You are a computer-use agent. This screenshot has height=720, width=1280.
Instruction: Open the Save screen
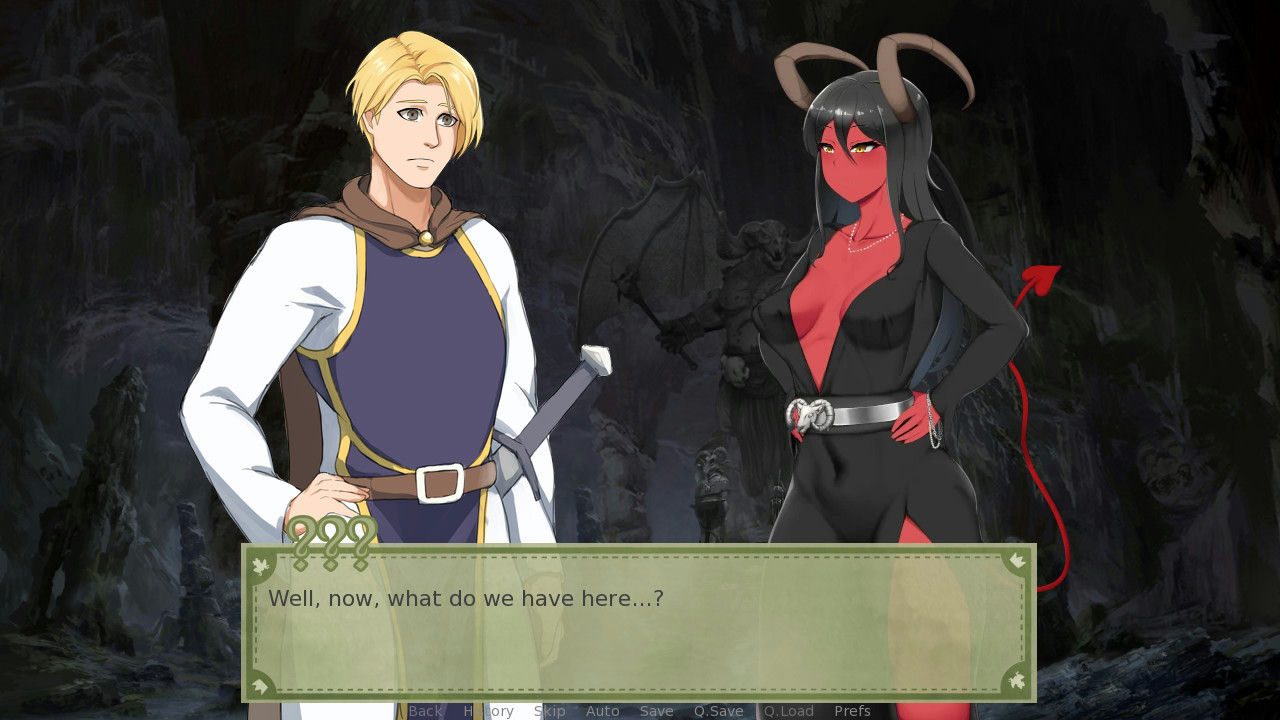pyautogui.click(x=656, y=711)
